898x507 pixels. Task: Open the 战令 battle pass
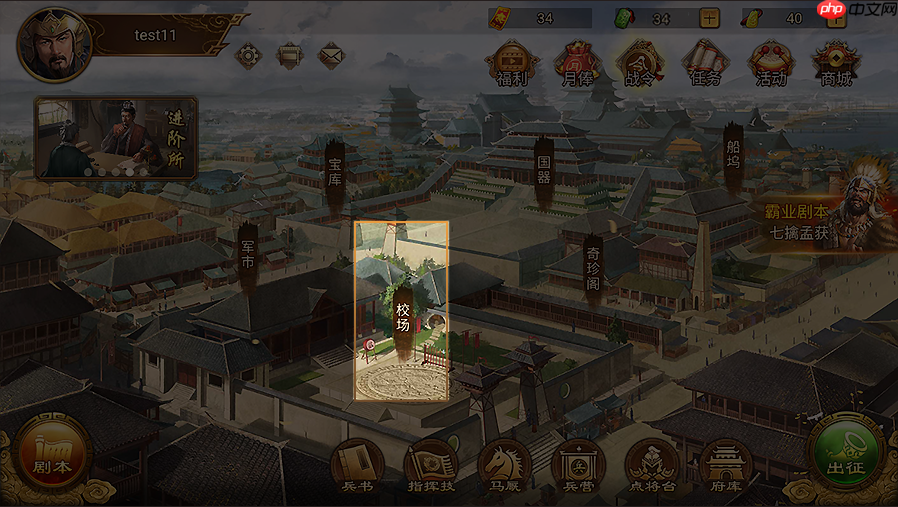[638, 63]
